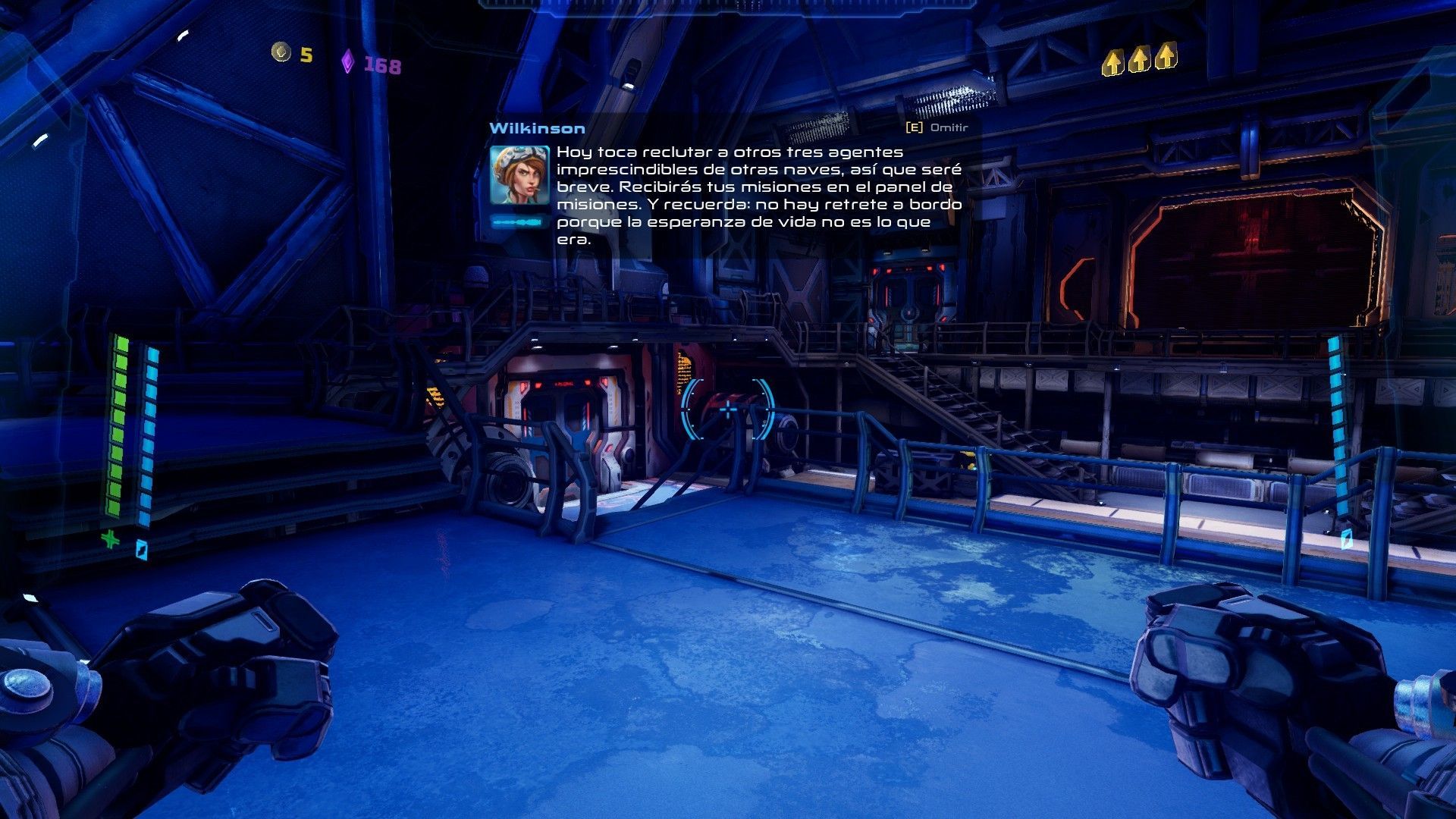
Task: Select the gold coin currency icon
Action: (281, 52)
